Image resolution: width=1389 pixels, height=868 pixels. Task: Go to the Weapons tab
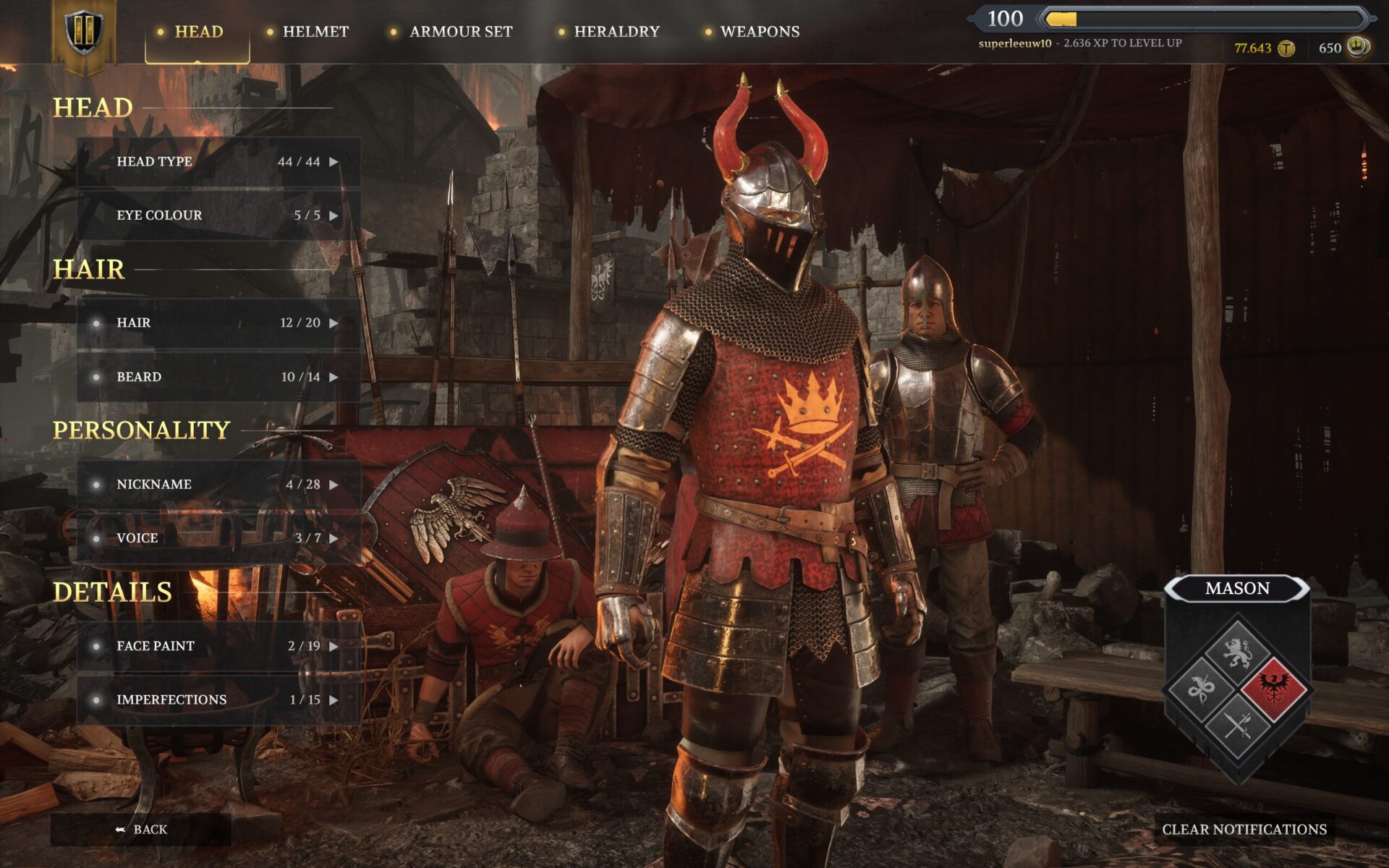click(760, 32)
